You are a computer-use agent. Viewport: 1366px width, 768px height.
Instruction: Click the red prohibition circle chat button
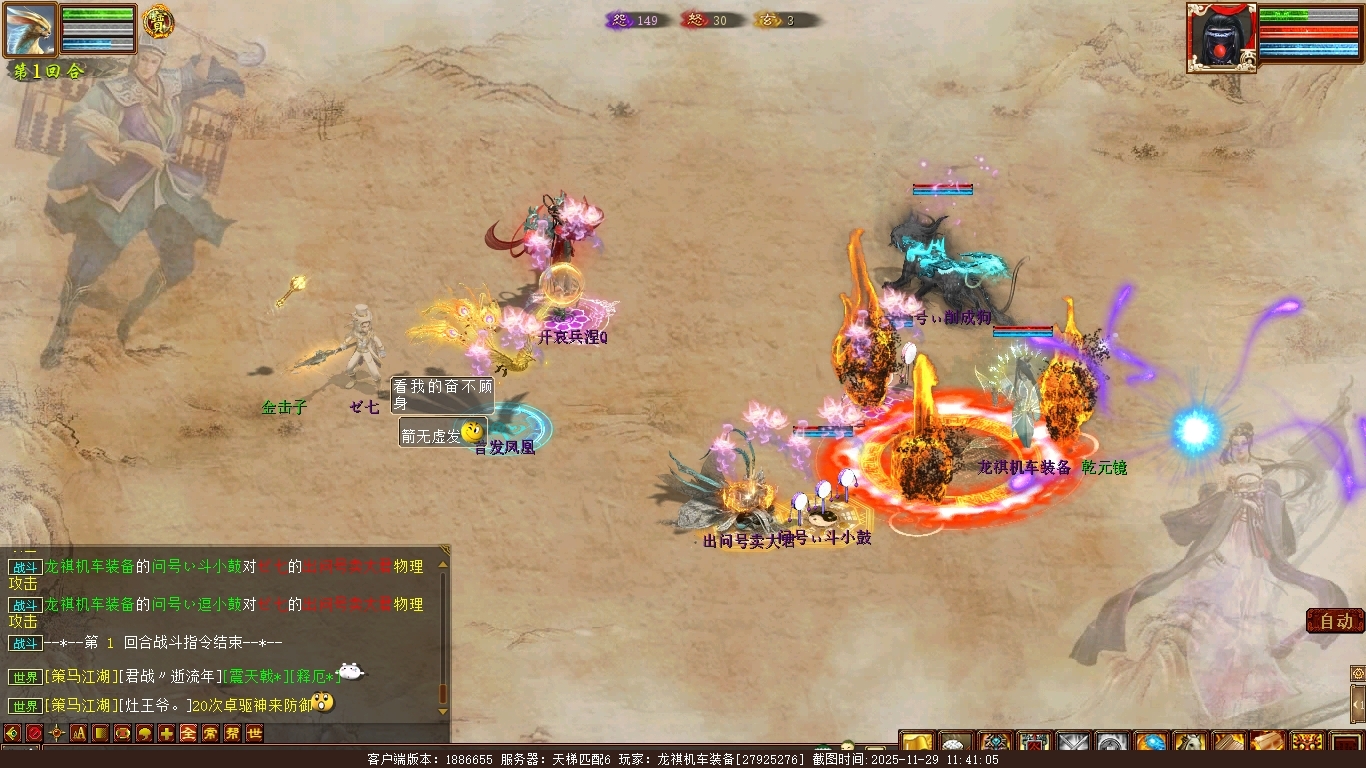point(34,733)
